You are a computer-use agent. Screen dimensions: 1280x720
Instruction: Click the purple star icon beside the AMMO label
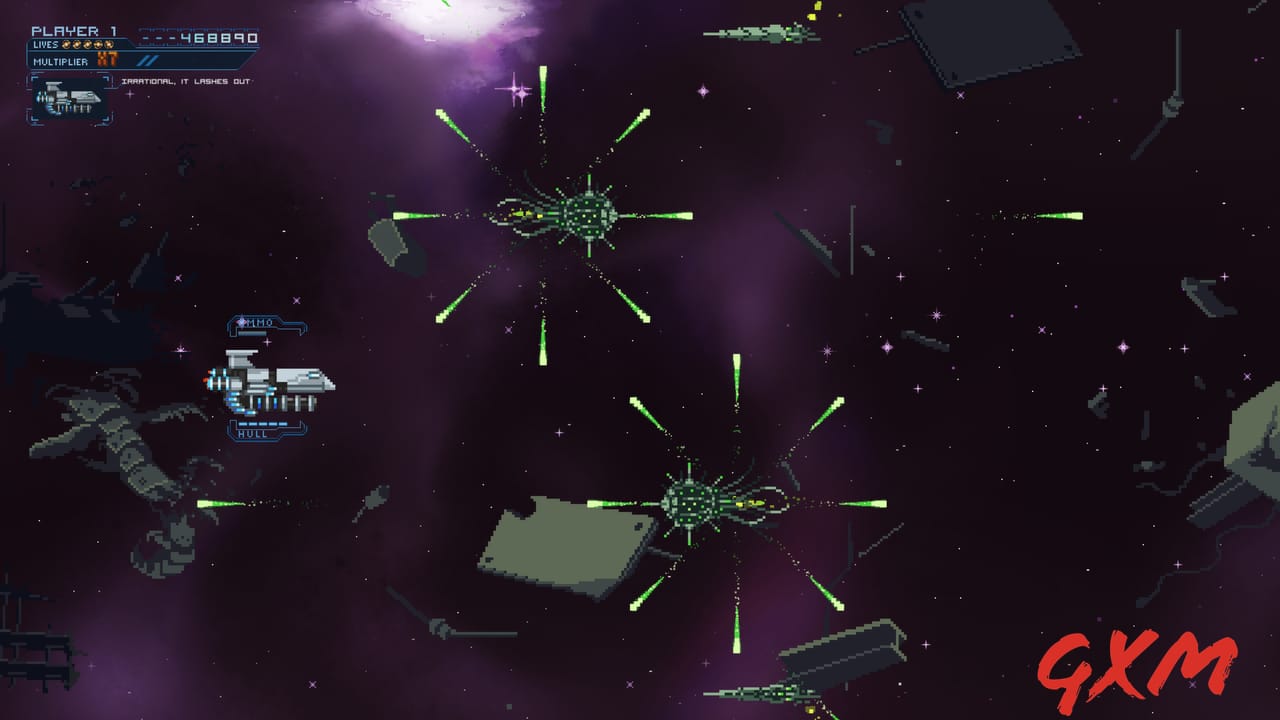click(241, 321)
